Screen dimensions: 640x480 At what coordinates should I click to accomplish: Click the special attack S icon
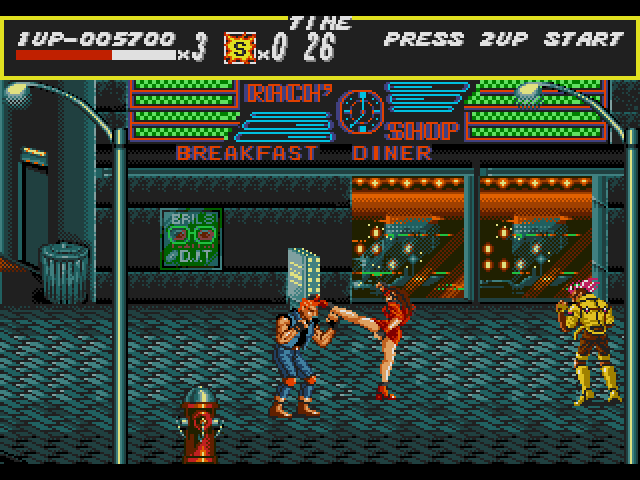pos(239,47)
